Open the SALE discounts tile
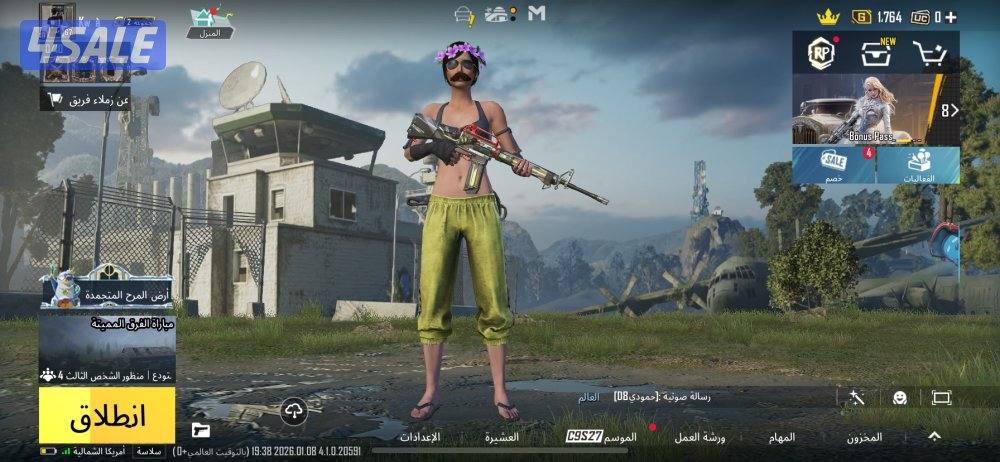This screenshot has width=1000, height=462. [x=834, y=165]
